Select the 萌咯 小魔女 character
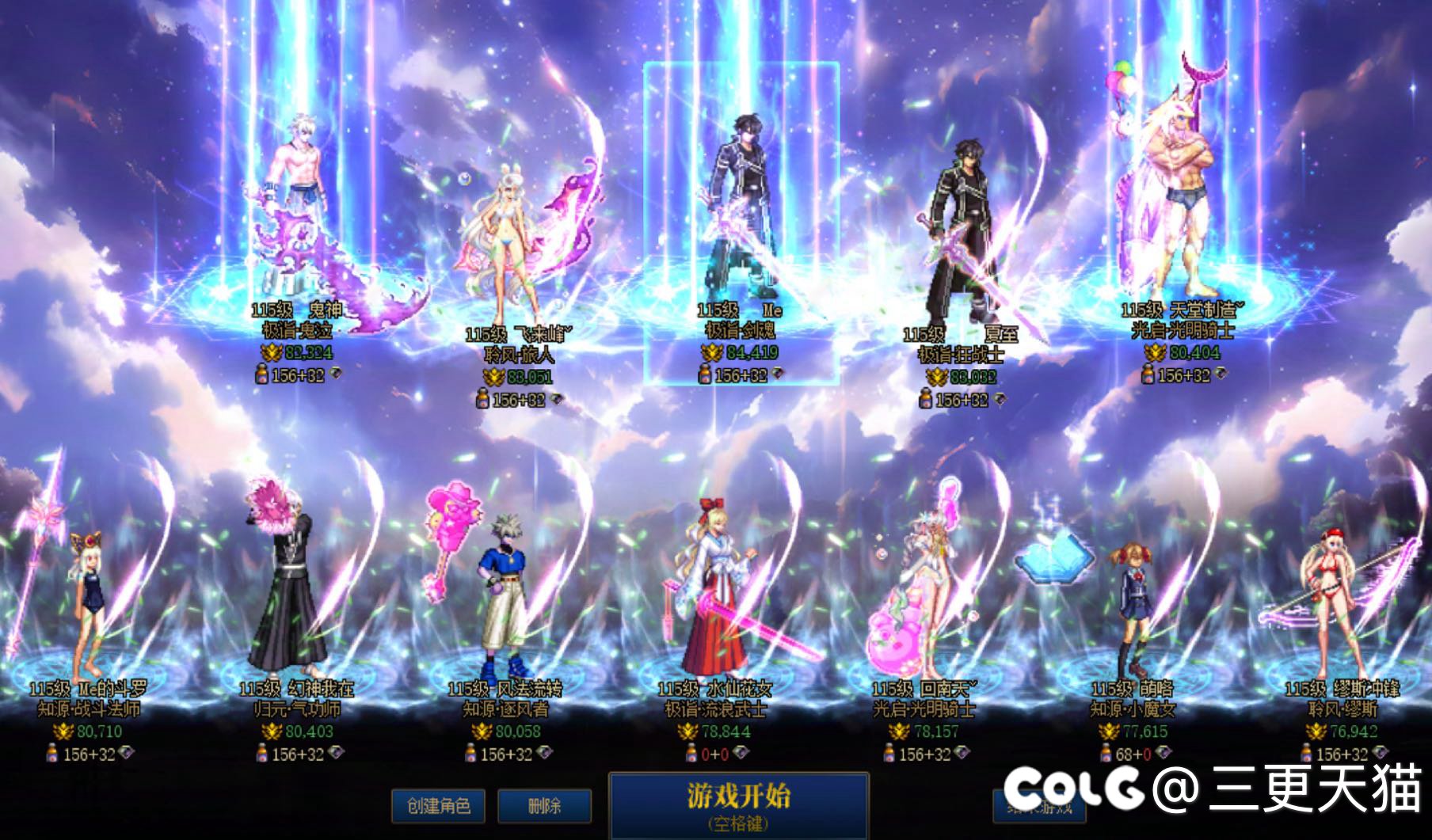1432x840 pixels. [x=1133, y=610]
